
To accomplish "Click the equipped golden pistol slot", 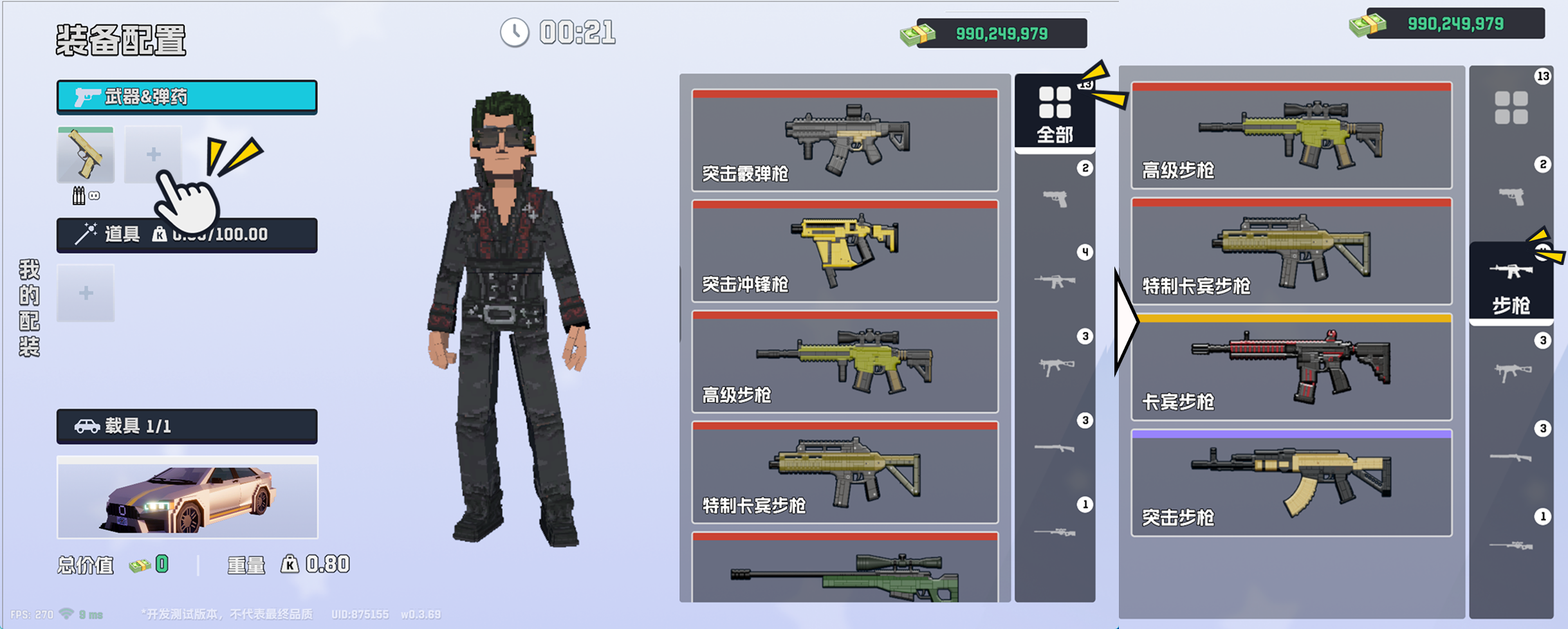I will [x=86, y=154].
